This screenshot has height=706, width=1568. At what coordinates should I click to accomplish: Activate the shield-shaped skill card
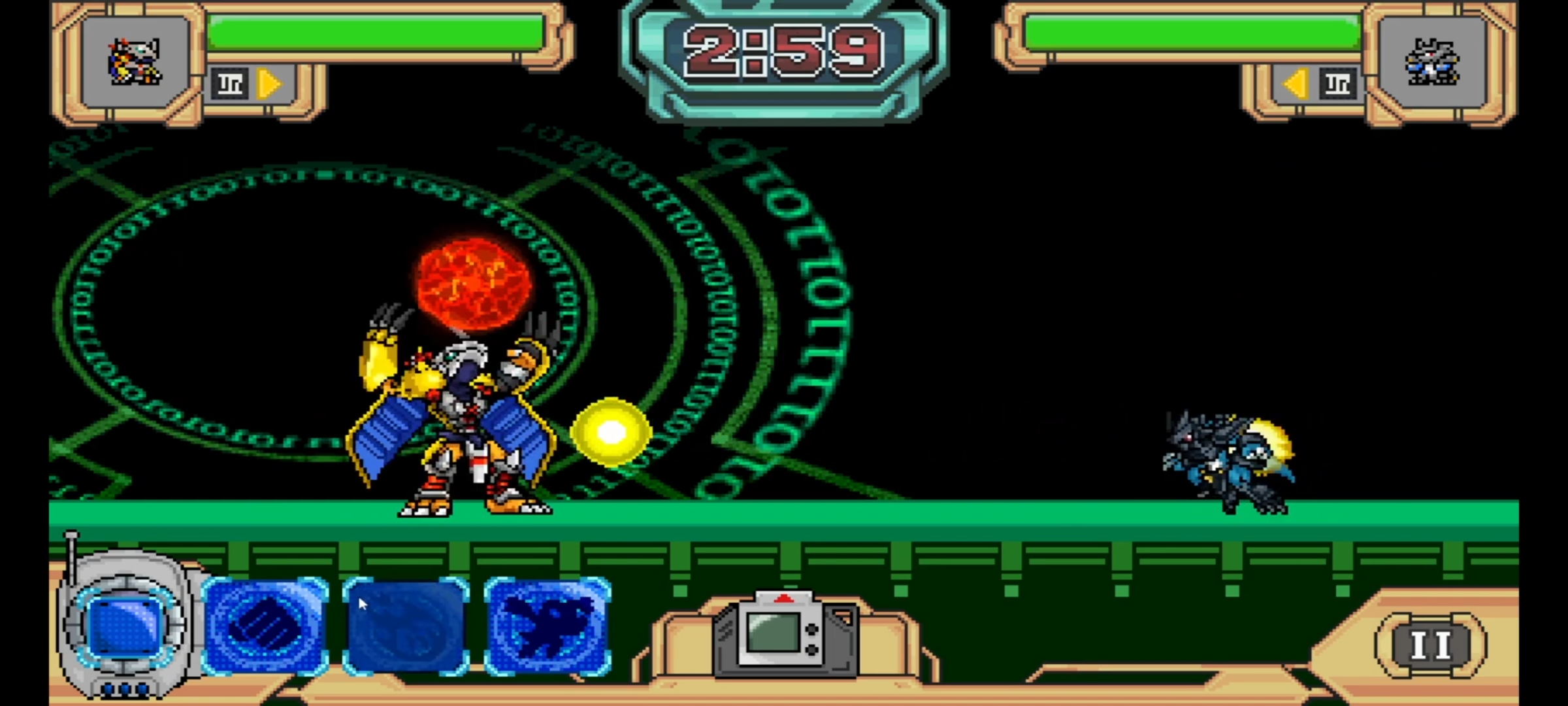tap(265, 626)
